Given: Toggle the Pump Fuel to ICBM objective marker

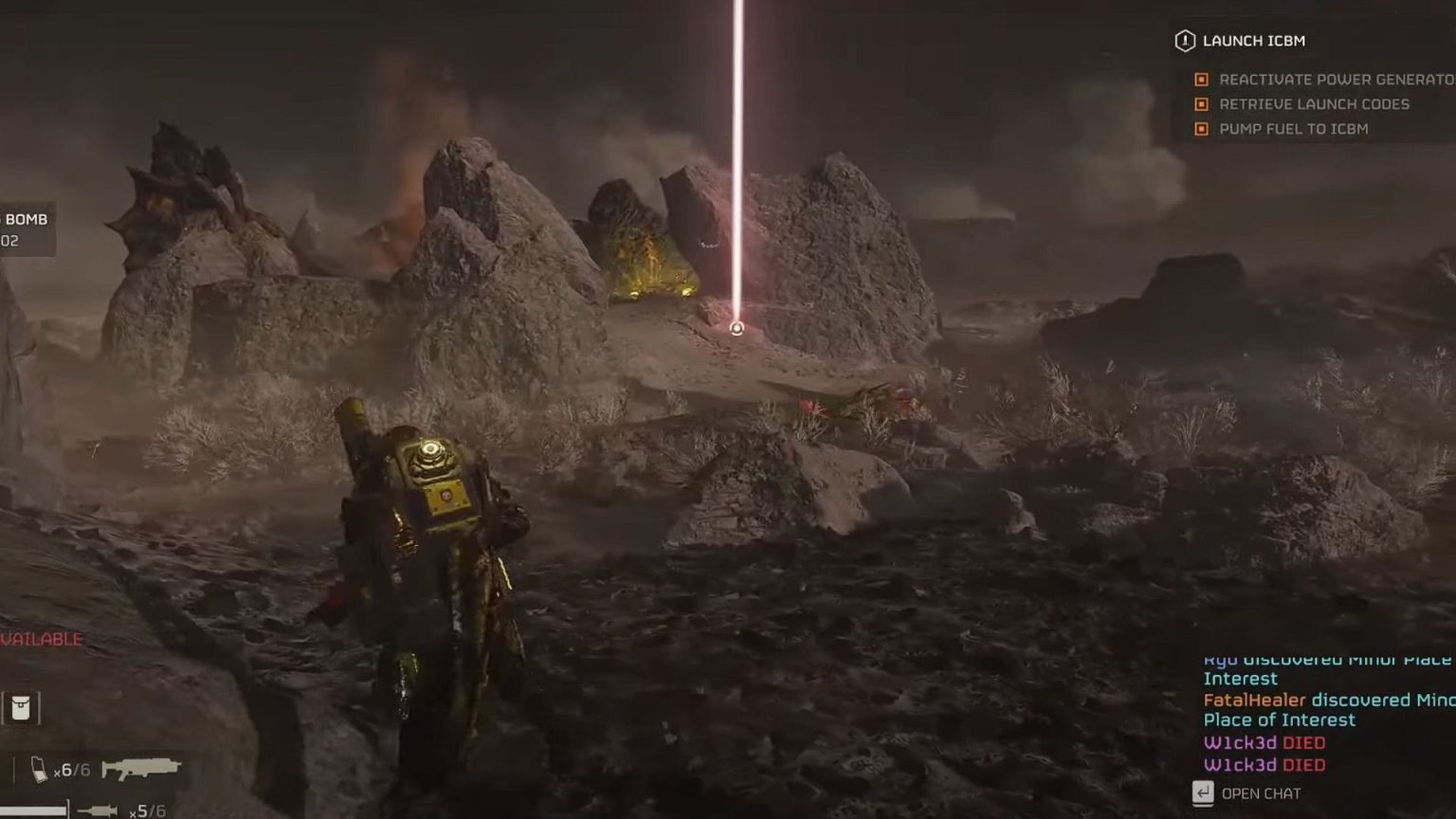Looking at the screenshot, I should click(1201, 129).
